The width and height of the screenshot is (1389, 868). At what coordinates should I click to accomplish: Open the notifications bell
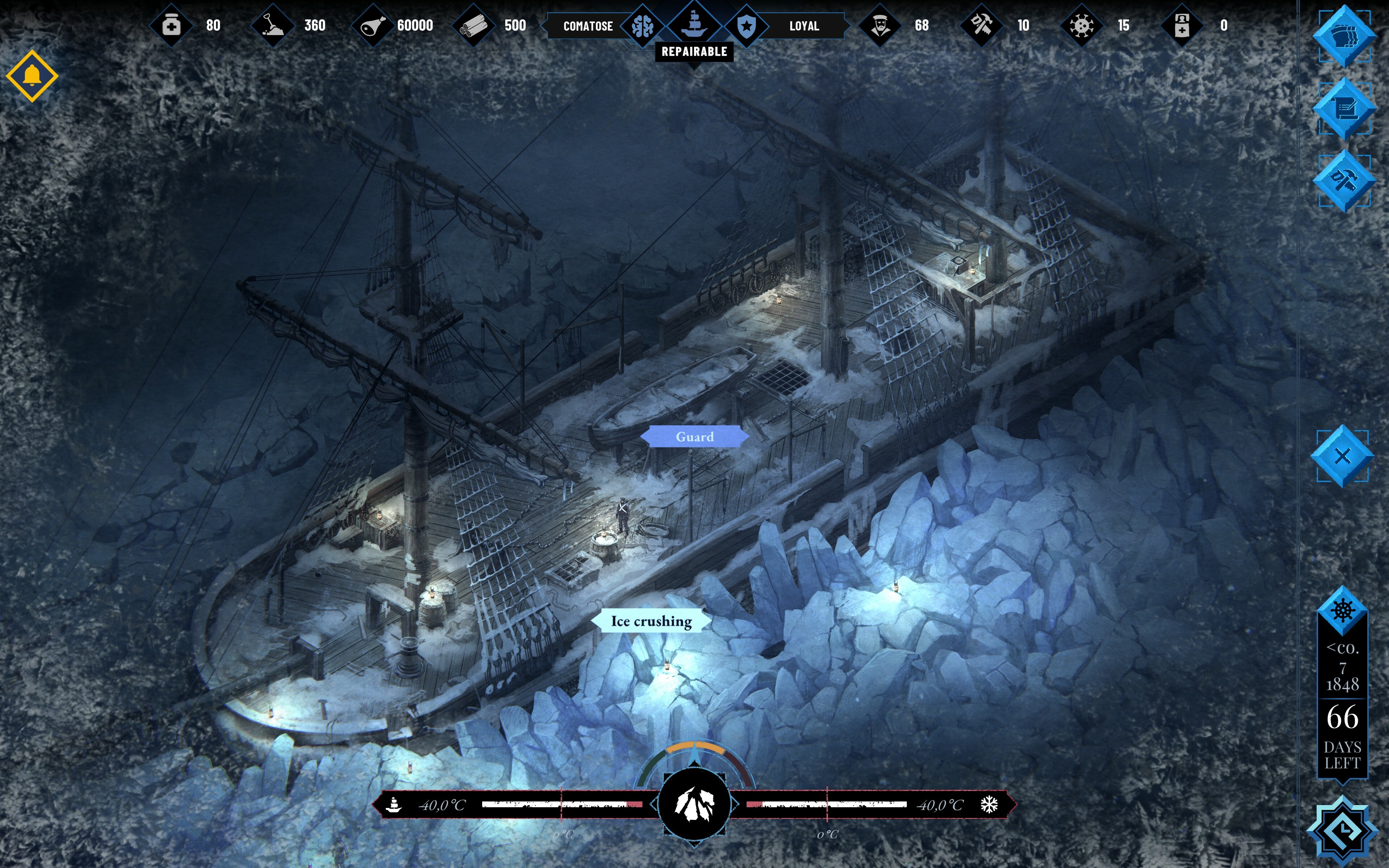(x=32, y=76)
